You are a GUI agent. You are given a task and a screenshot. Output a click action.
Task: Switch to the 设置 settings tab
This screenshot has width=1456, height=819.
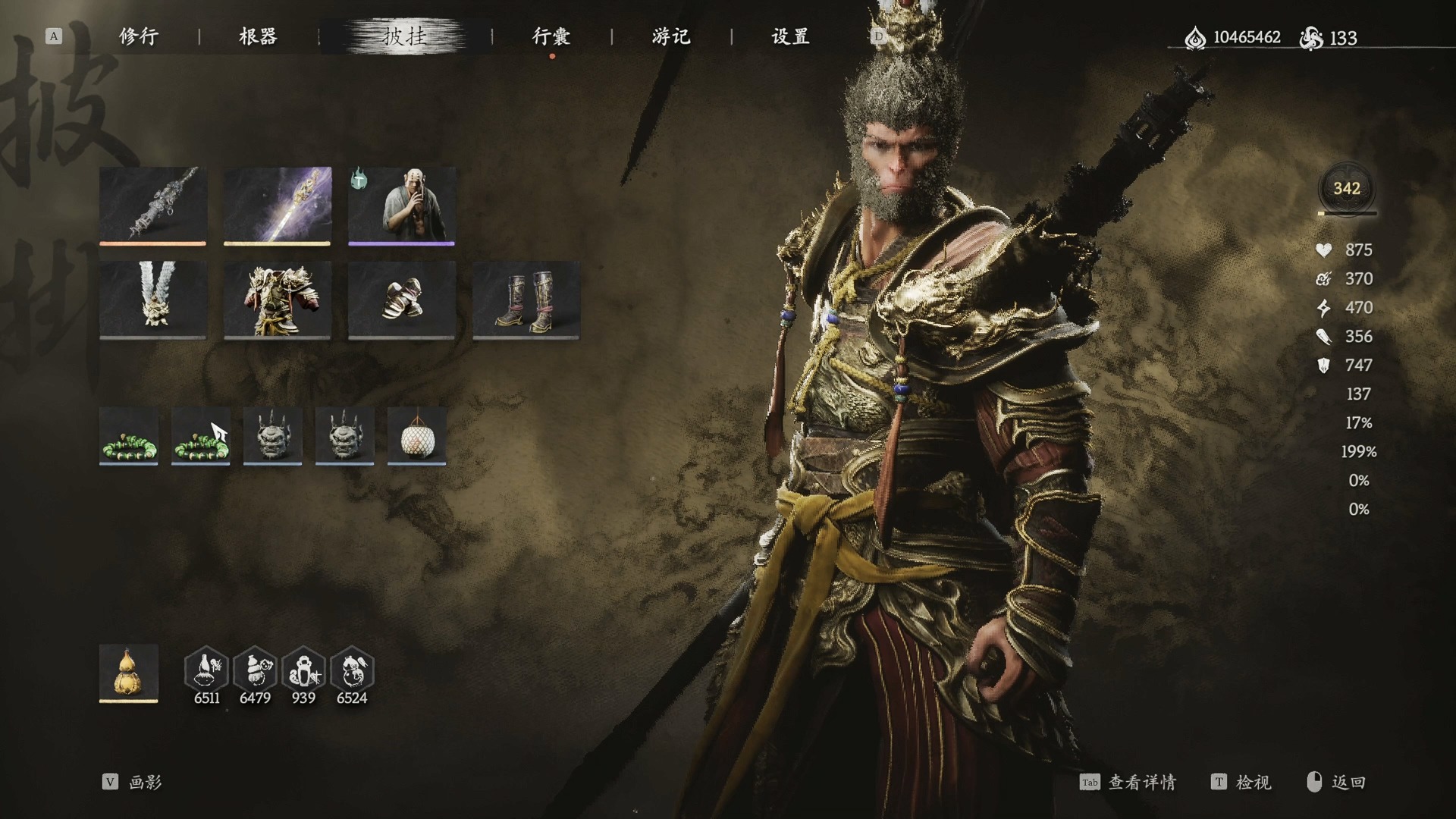pyautogui.click(x=790, y=36)
